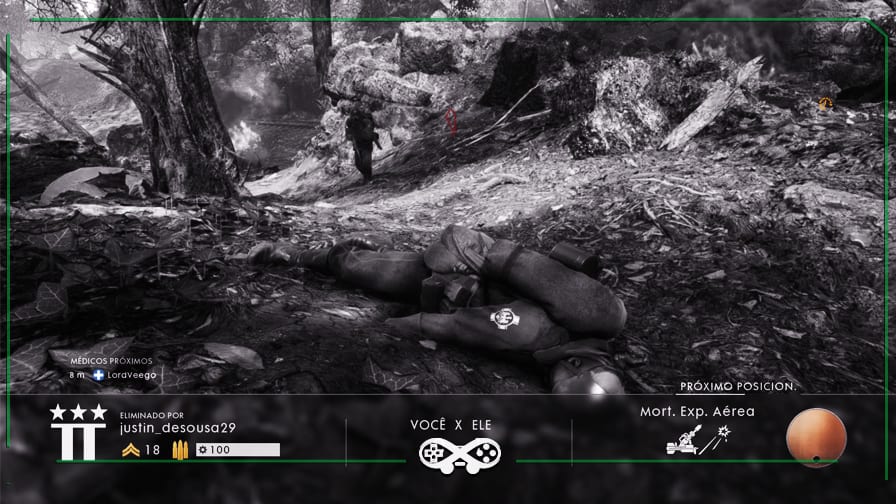Image resolution: width=896 pixels, height=504 pixels.
Task: Click the orange sphere icon
Action: click(x=816, y=438)
